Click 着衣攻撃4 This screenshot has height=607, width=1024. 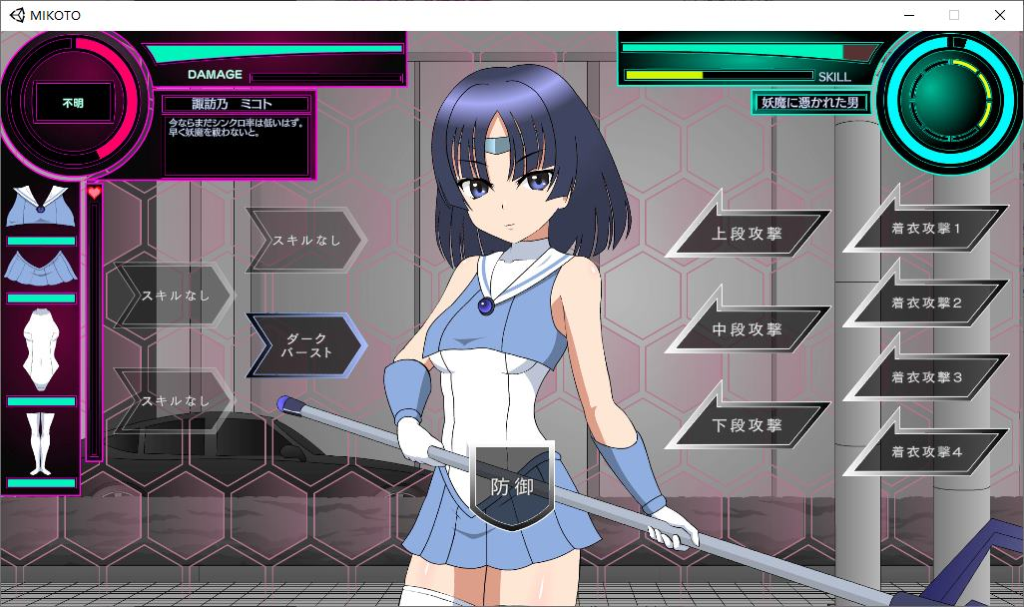pyautogui.click(x=926, y=452)
